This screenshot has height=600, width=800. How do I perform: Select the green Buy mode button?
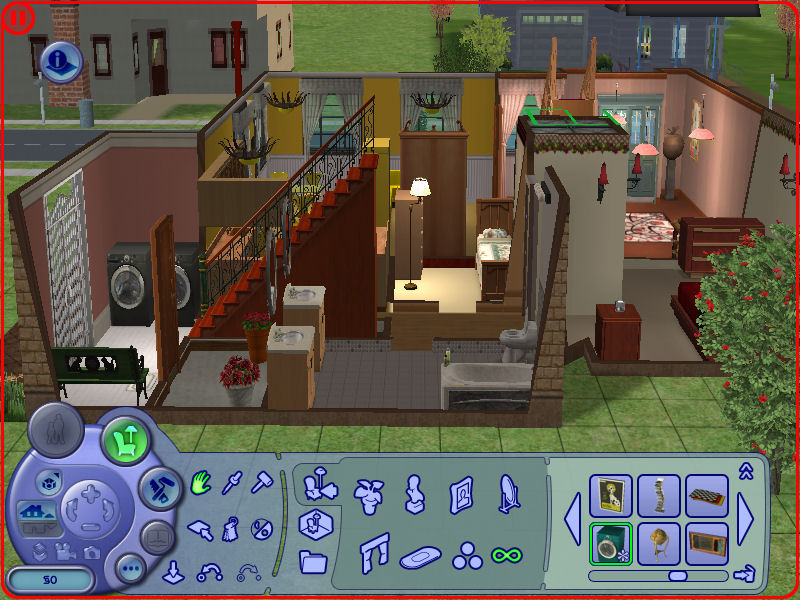[x=125, y=439]
